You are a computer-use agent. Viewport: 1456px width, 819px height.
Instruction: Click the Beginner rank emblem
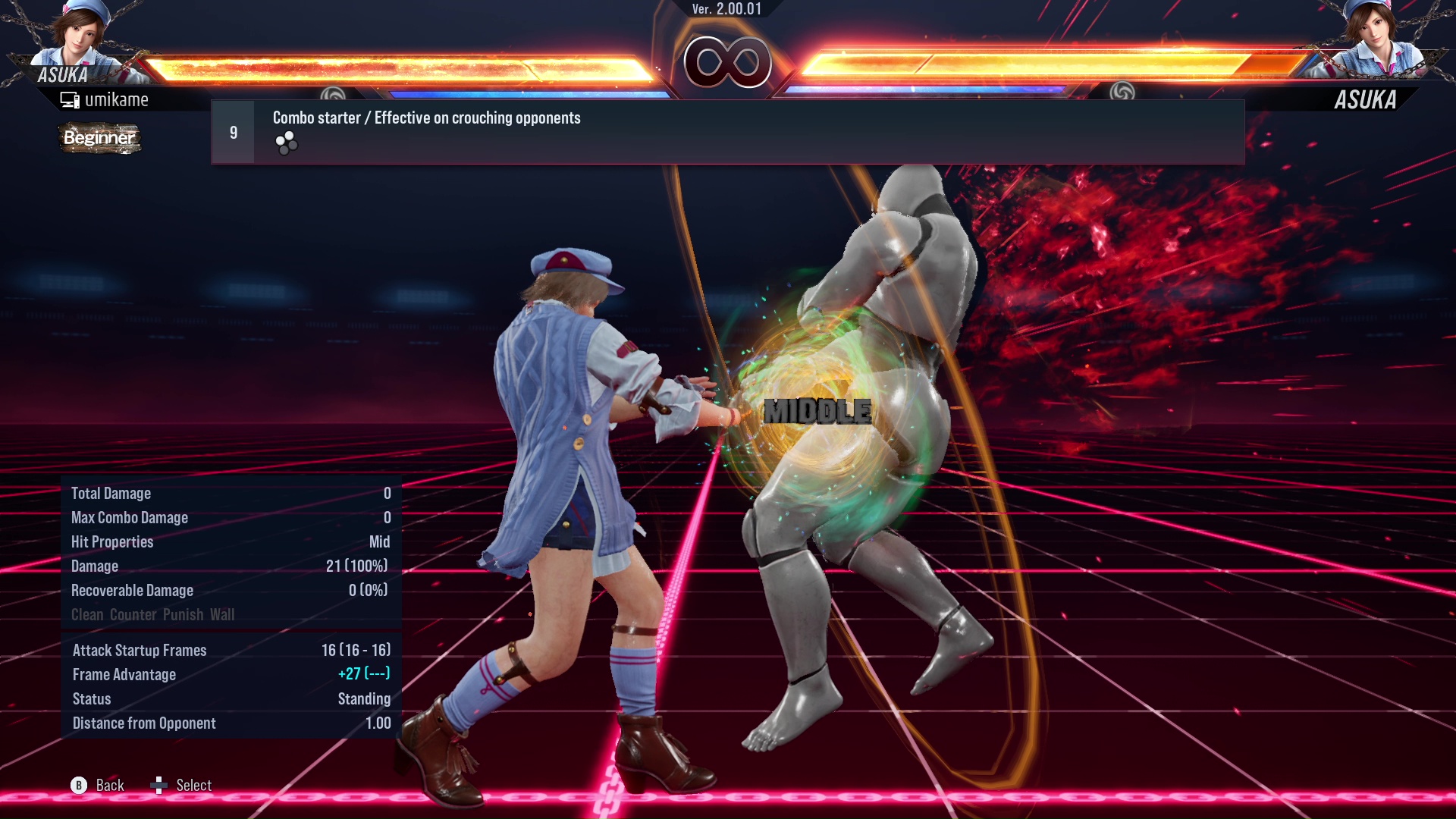99,138
